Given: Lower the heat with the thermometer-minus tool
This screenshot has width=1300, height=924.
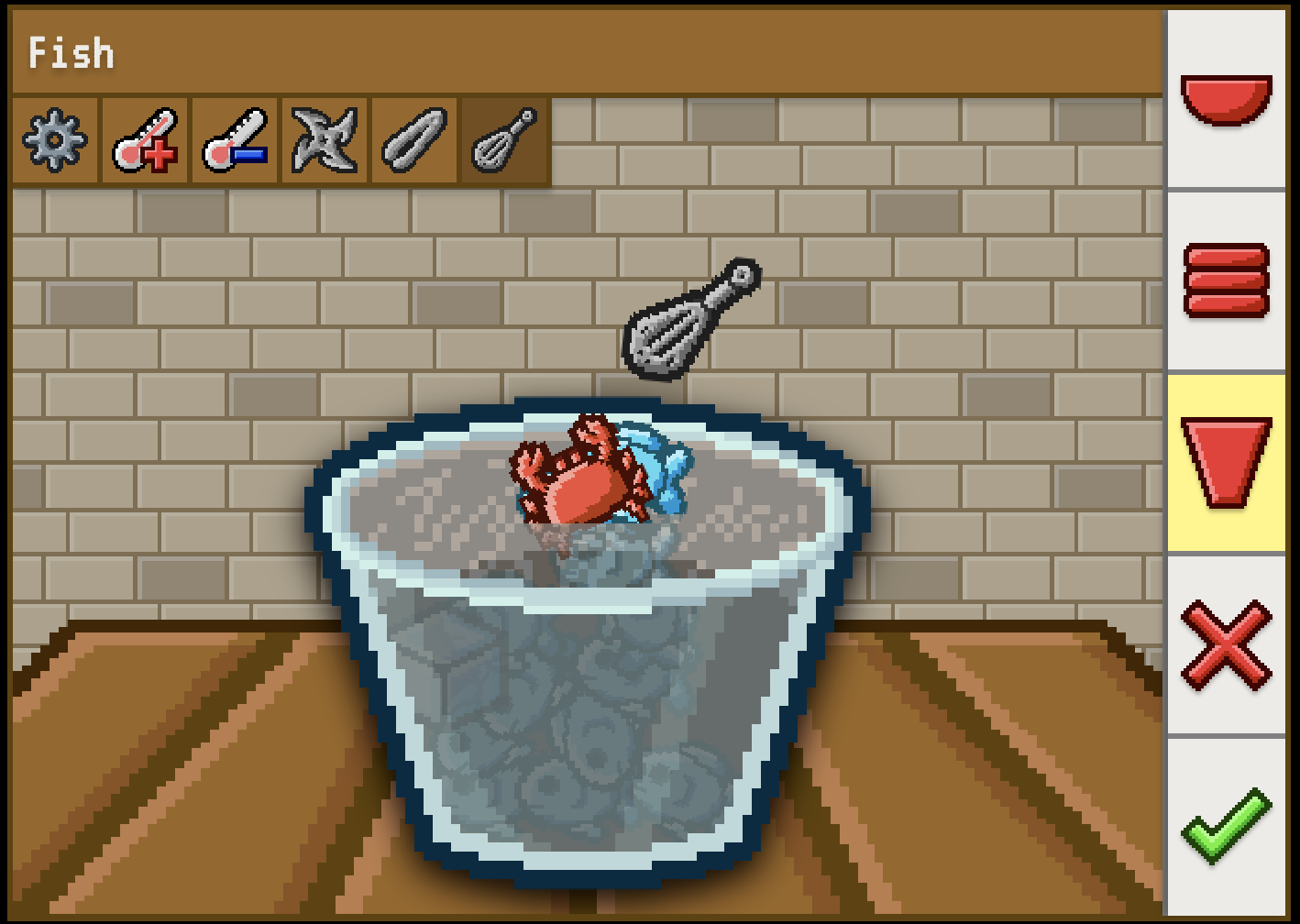Looking at the screenshot, I should tap(234, 142).
